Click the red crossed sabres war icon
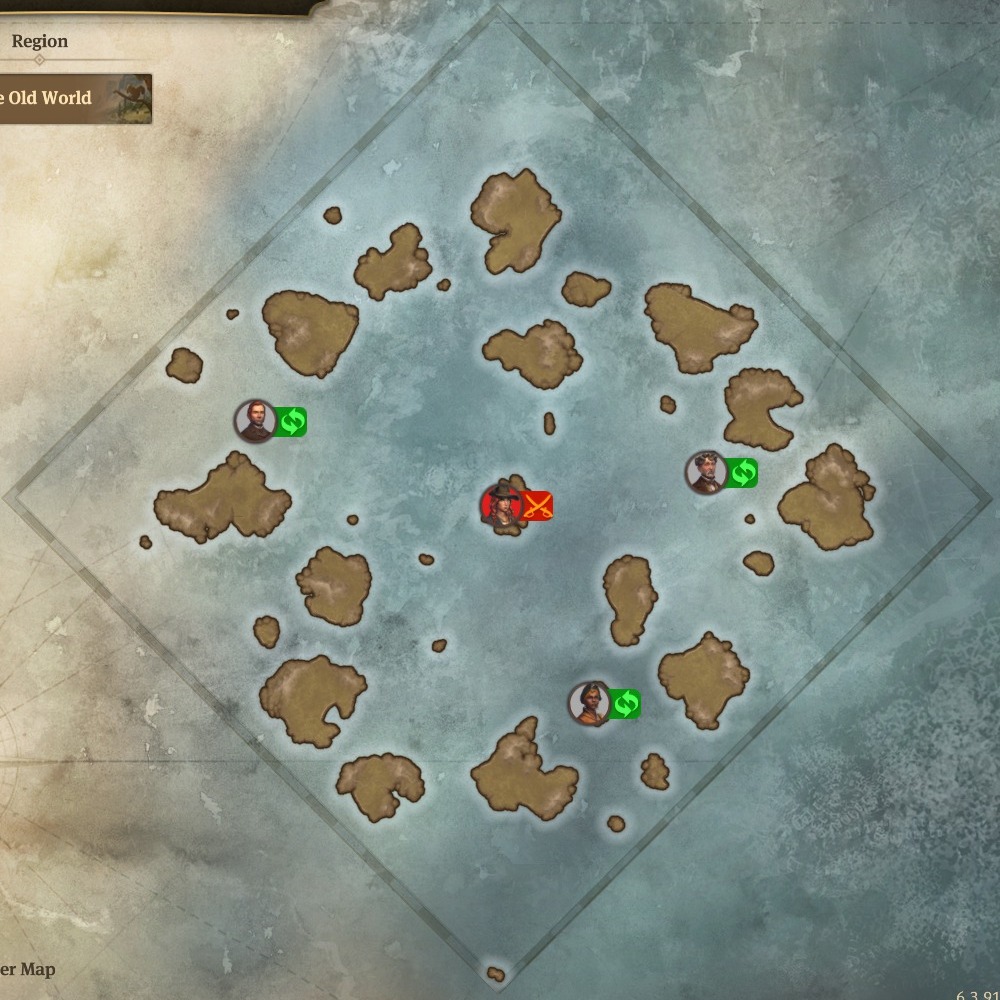Viewport: 1000px width, 1000px height. click(x=538, y=506)
